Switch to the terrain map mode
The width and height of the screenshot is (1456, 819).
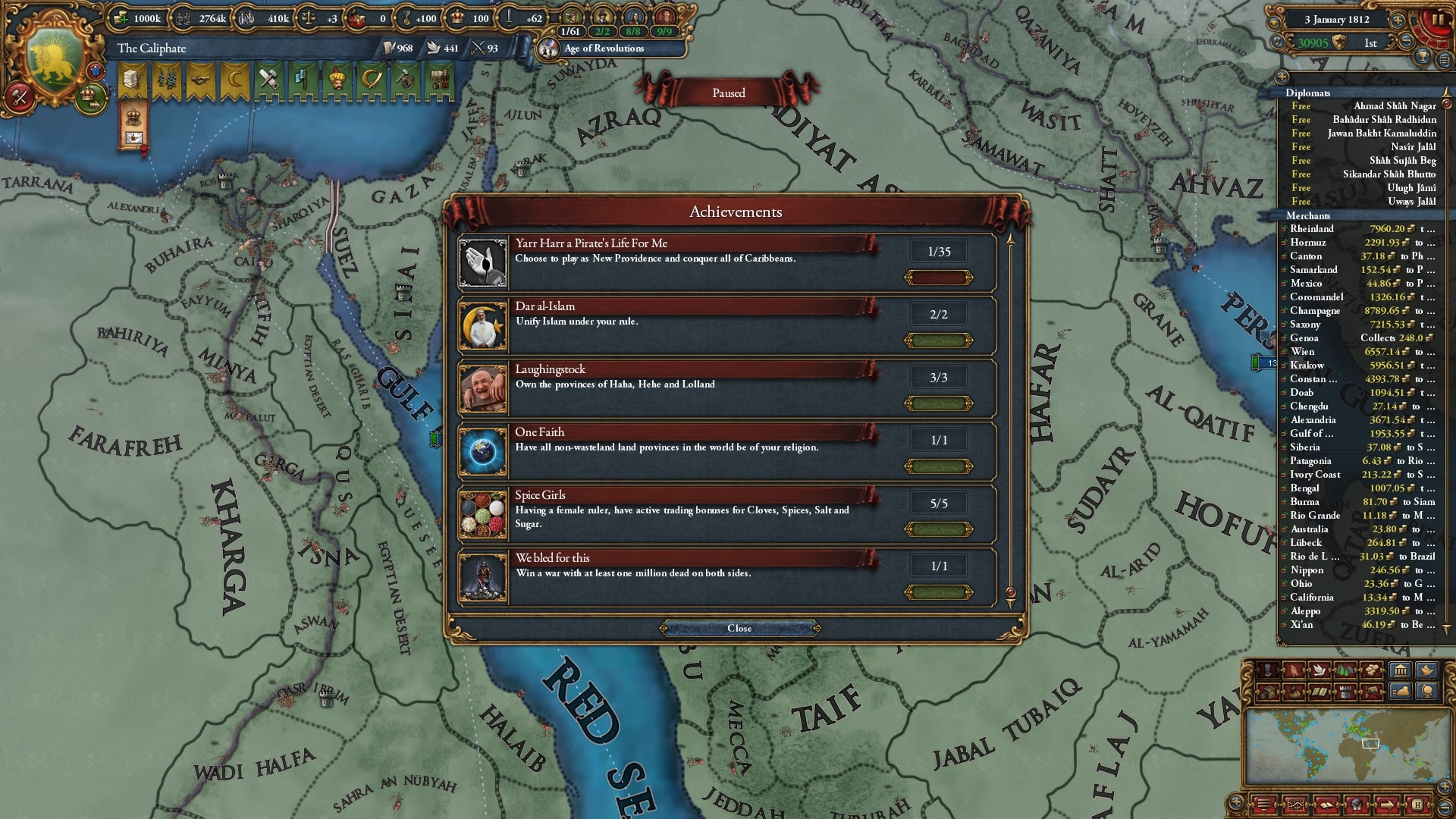(1345, 670)
